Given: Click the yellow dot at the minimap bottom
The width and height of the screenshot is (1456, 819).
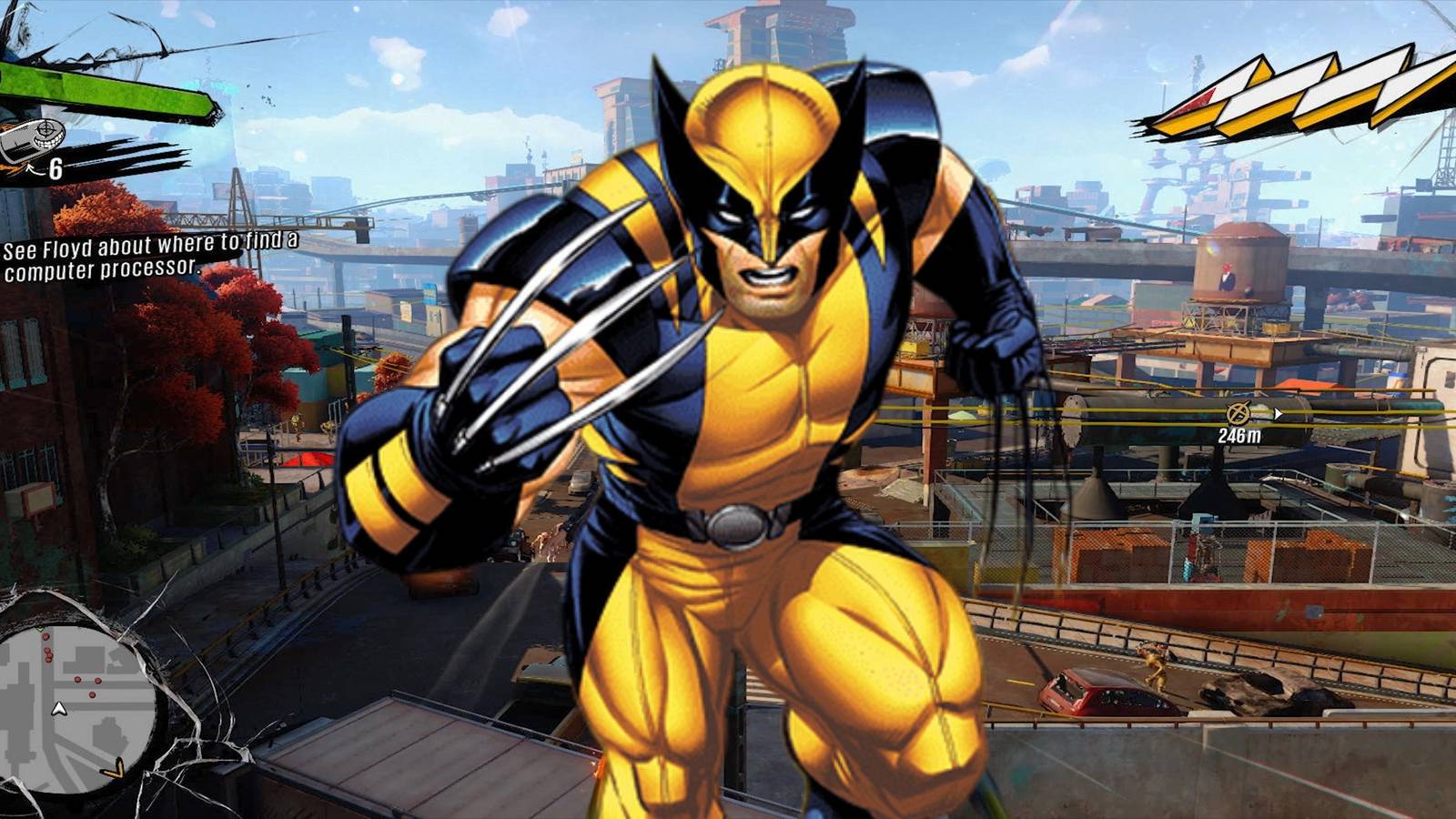Looking at the screenshot, I should tap(114, 769).
